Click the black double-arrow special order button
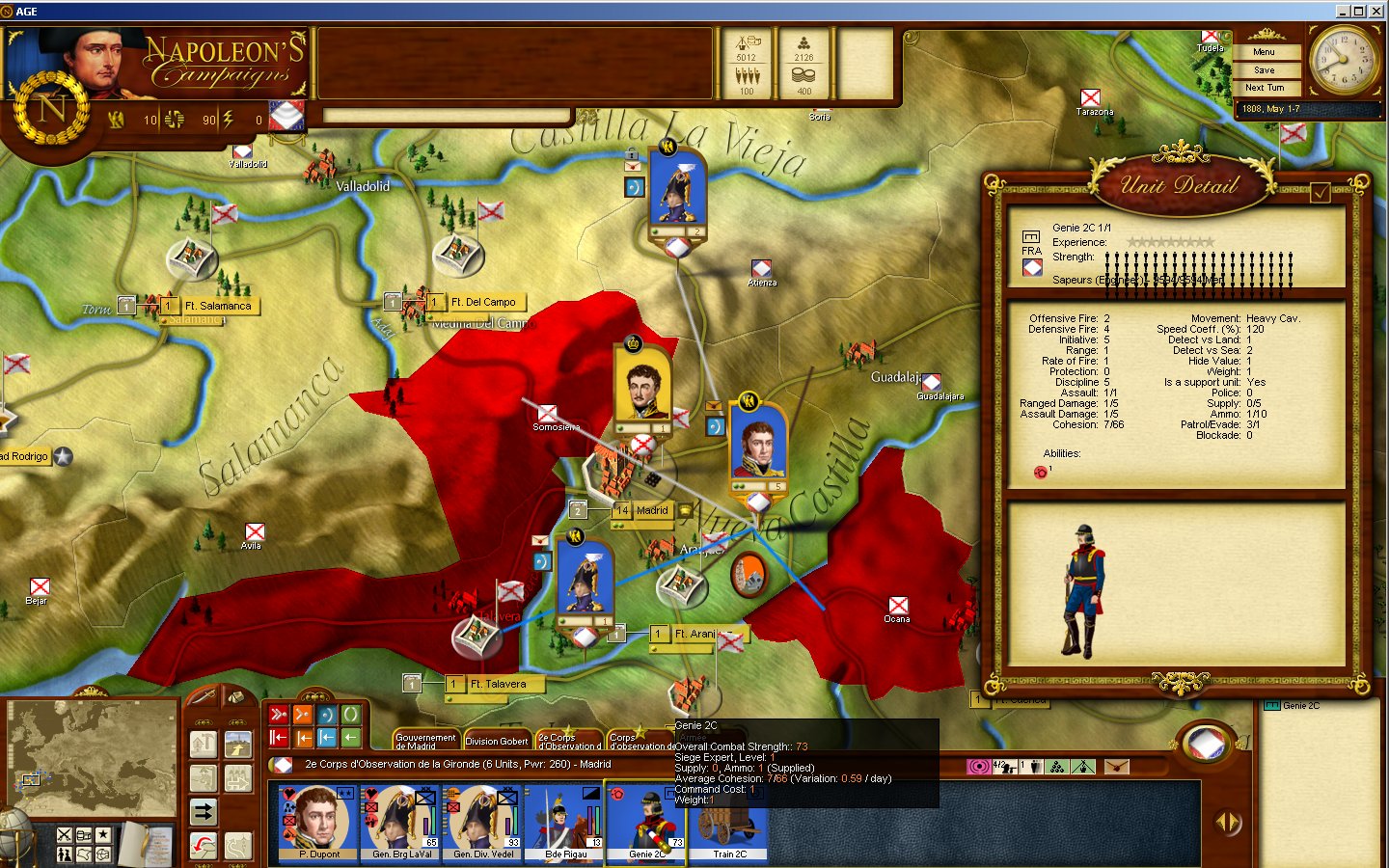The height and width of the screenshot is (868, 1389). pyautogui.click(x=204, y=811)
